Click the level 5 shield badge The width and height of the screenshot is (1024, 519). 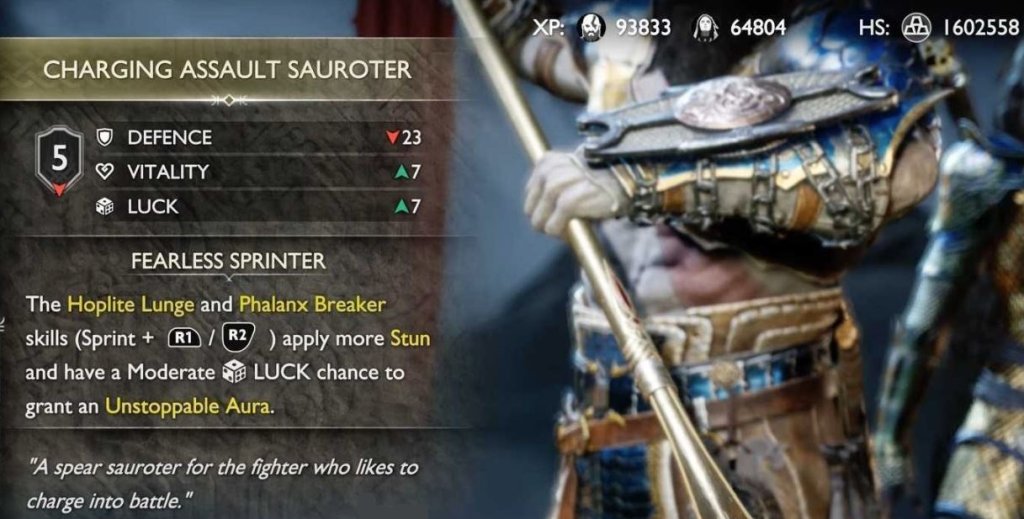(59, 160)
